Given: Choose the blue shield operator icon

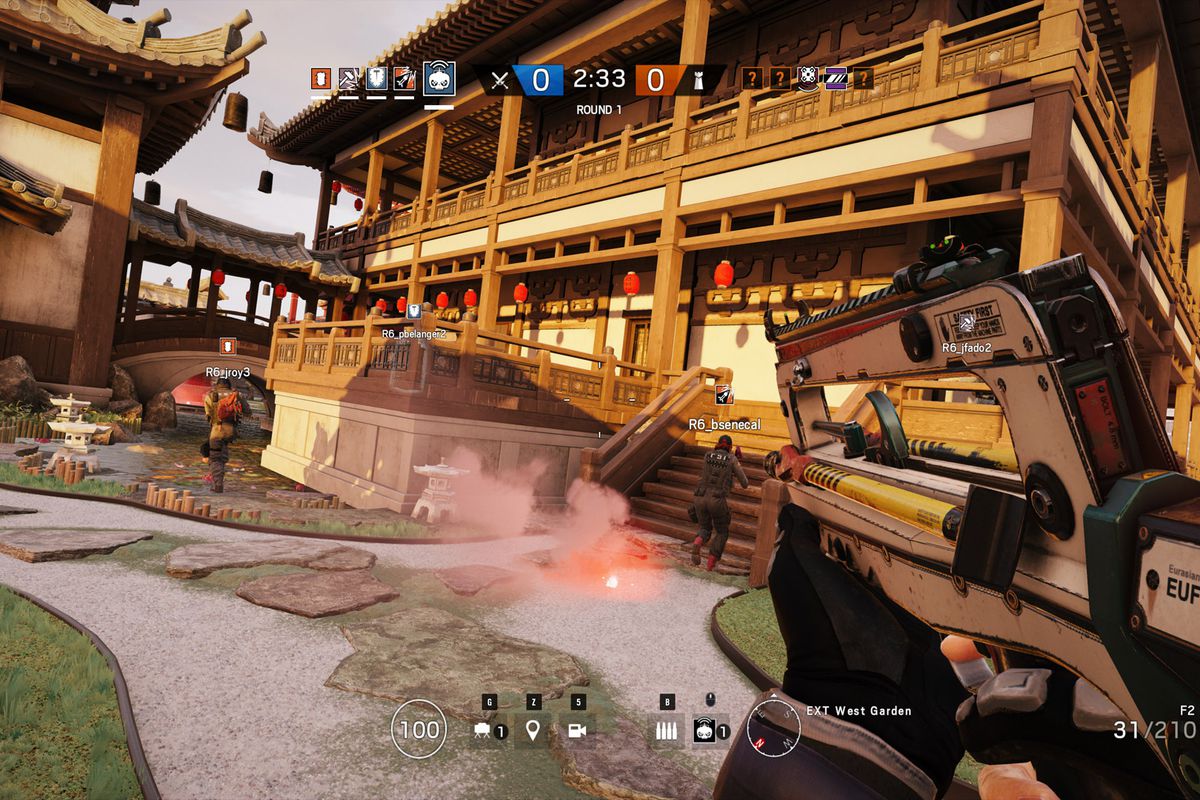Looking at the screenshot, I should (376, 78).
